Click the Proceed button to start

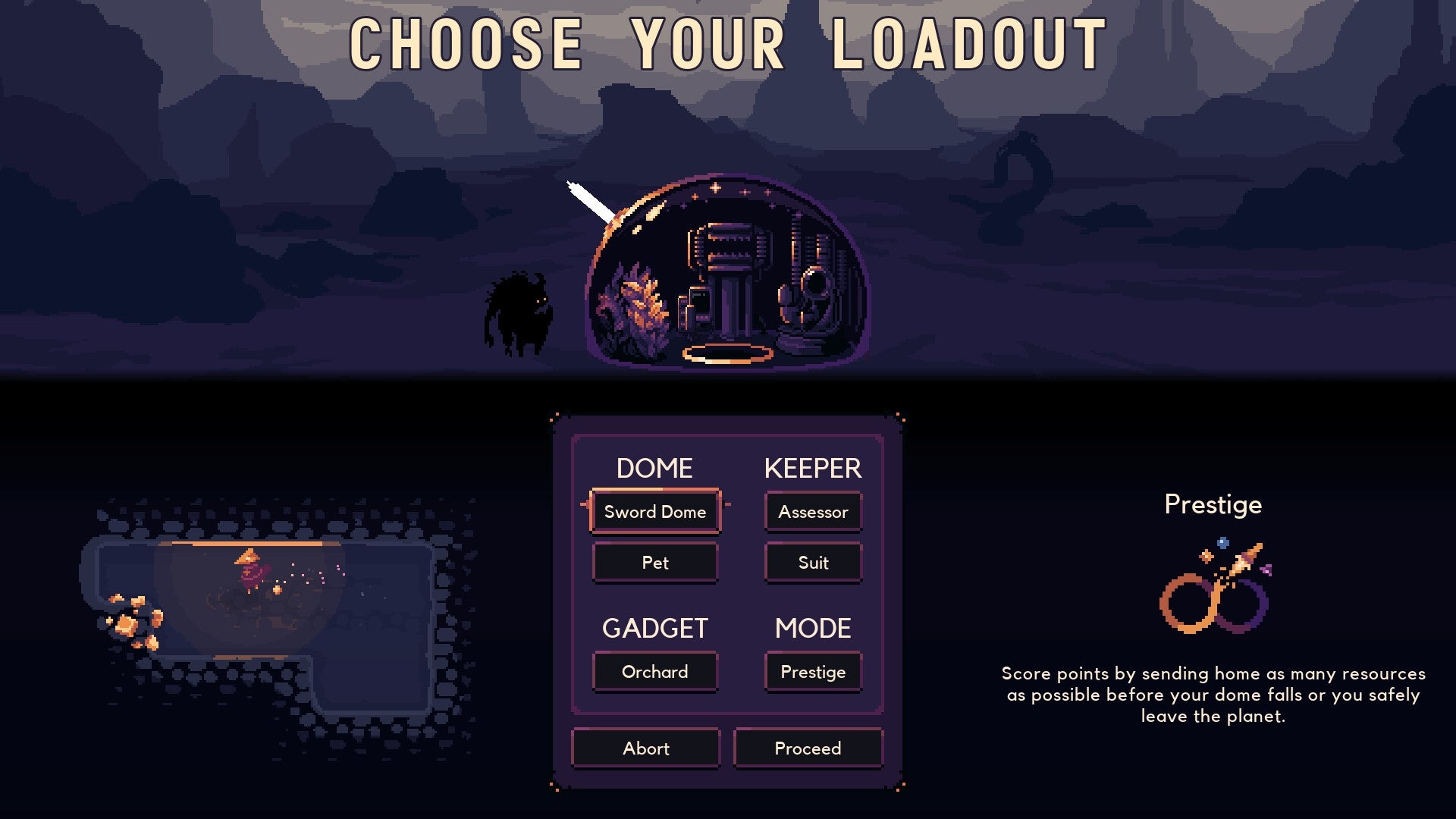(x=808, y=748)
